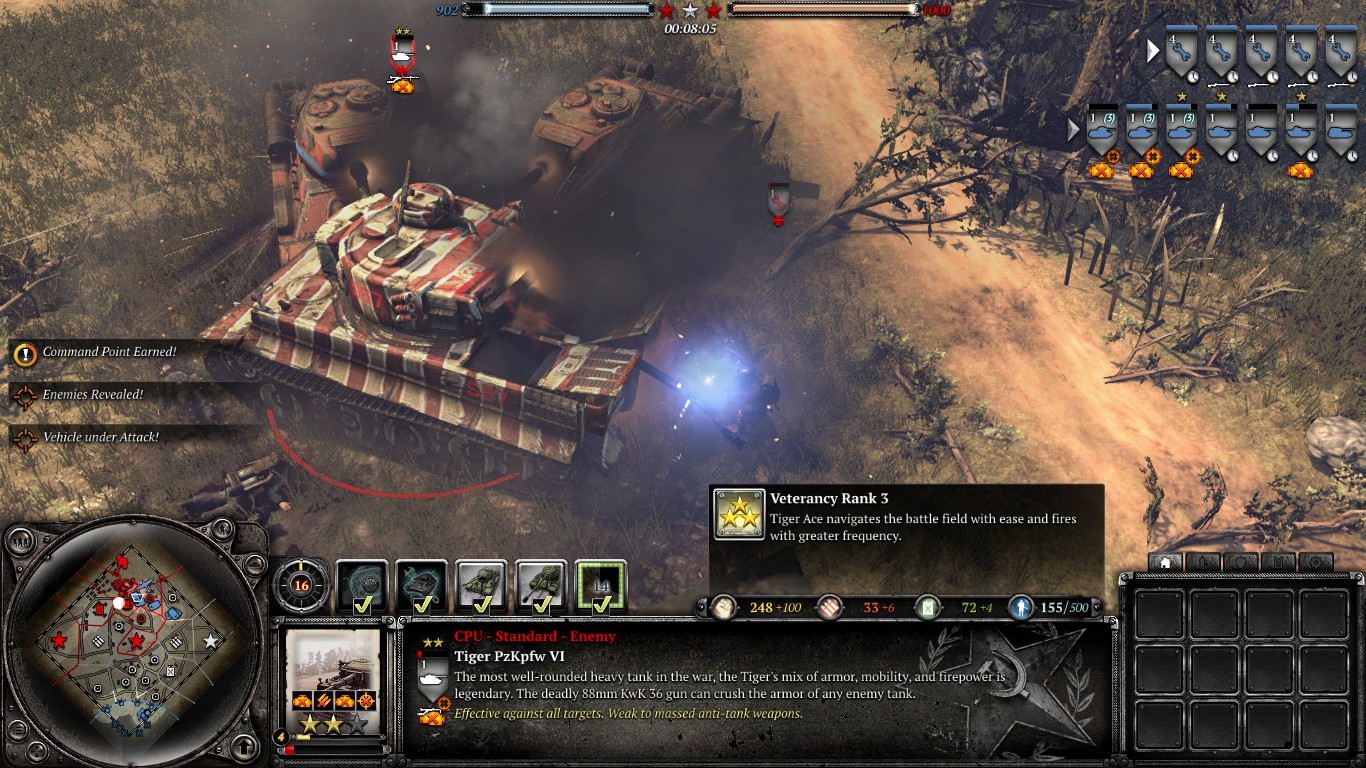The height and width of the screenshot is (768, 1366).
Task: Collapse the engineer squad row arrow
Action: (1153, 50)
